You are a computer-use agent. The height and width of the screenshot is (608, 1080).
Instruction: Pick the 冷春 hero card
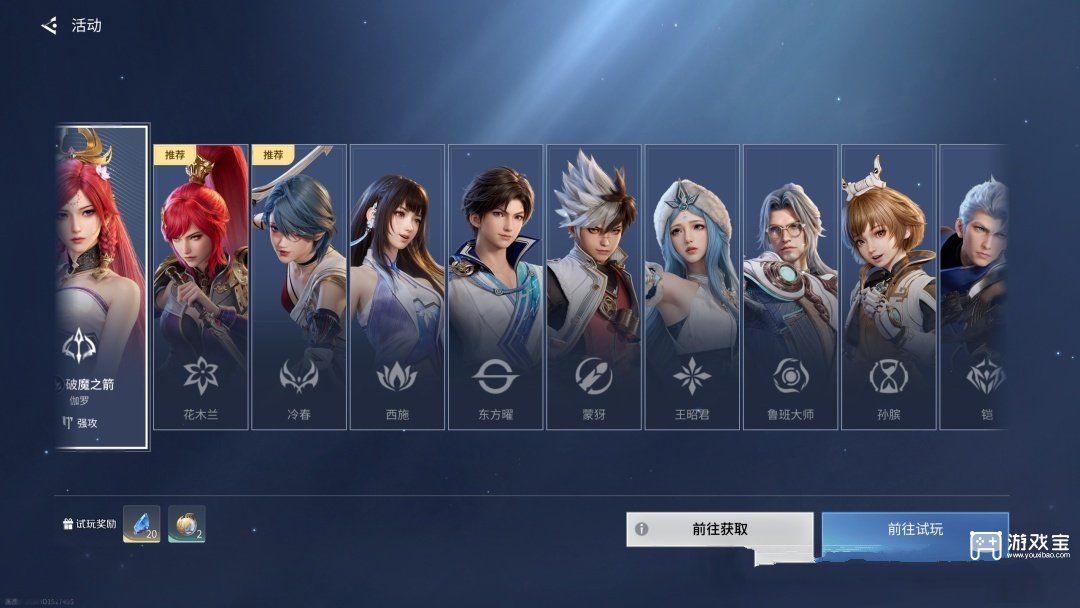pyautogui.click(x=298, y=286)
